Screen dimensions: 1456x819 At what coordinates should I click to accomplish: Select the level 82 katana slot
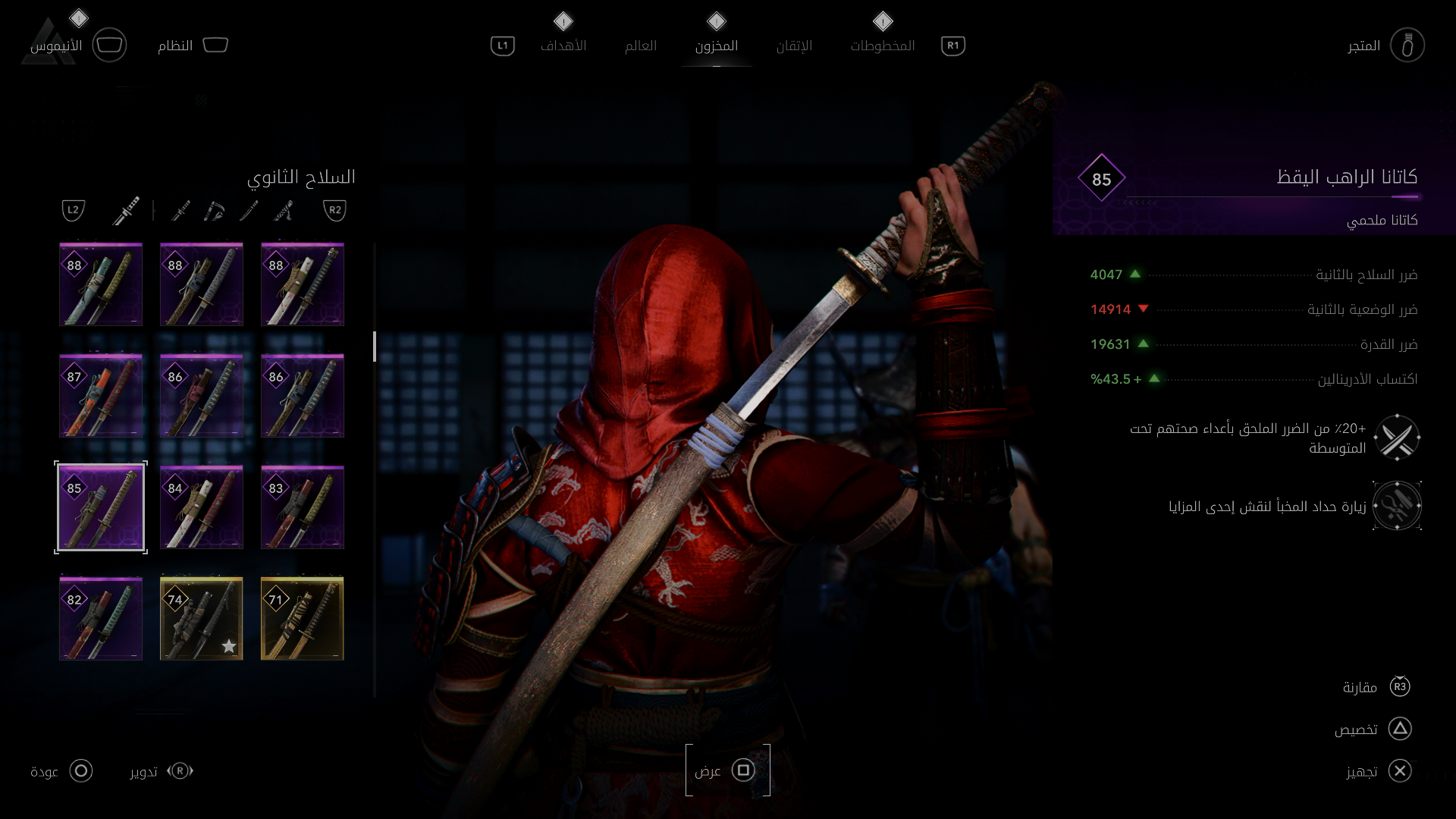point(101,619)
